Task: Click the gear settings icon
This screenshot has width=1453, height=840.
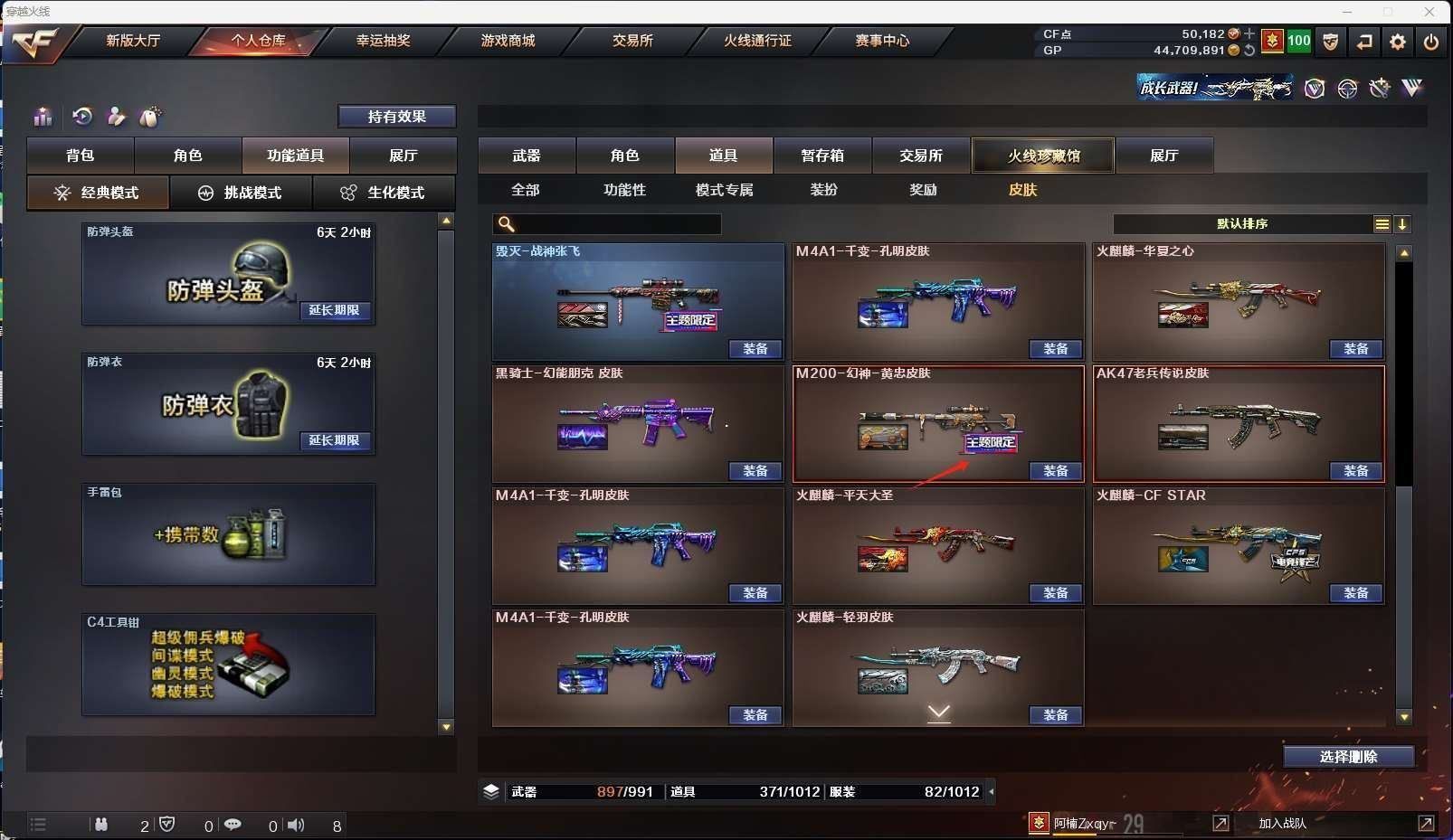Action: 1398,42
